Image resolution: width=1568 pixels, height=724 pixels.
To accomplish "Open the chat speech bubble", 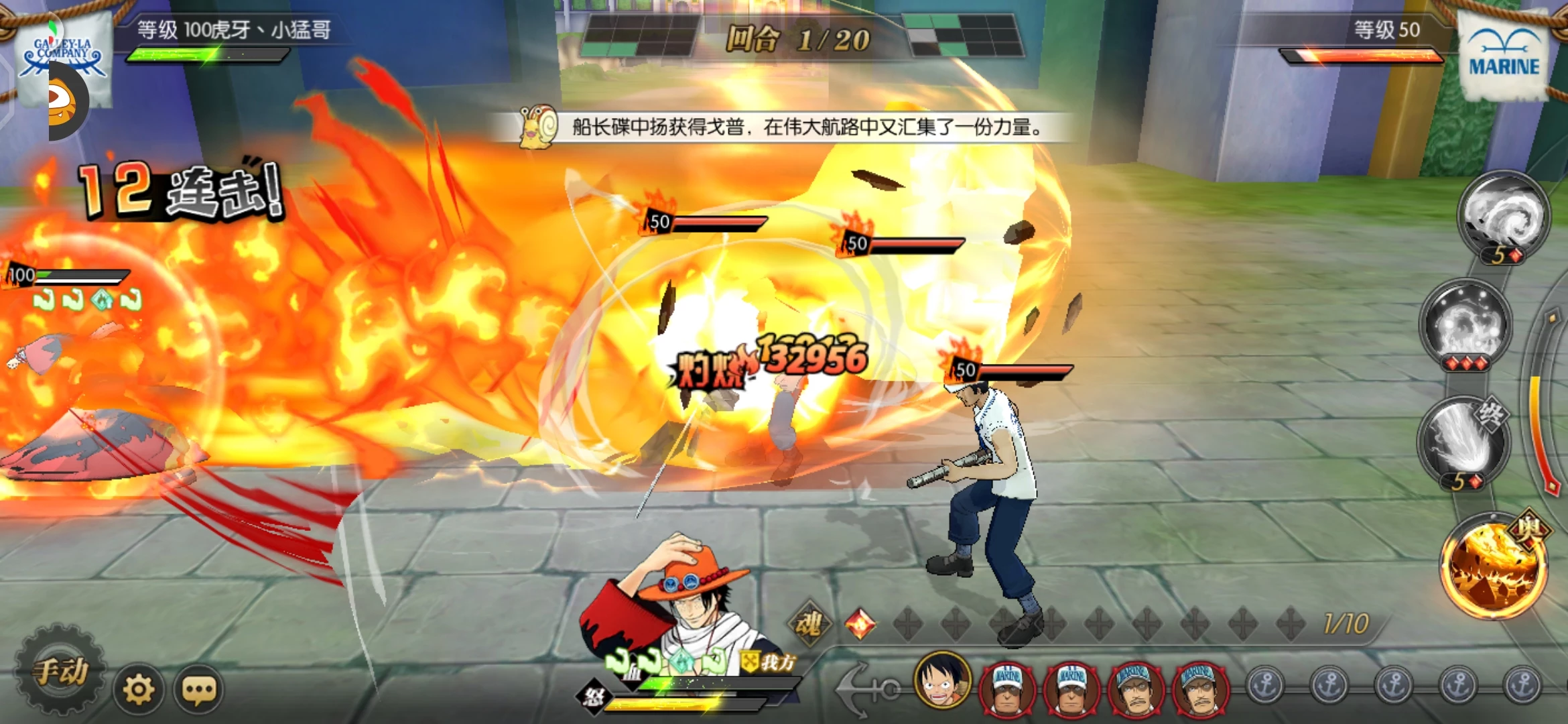I will [x=199, y=689].
